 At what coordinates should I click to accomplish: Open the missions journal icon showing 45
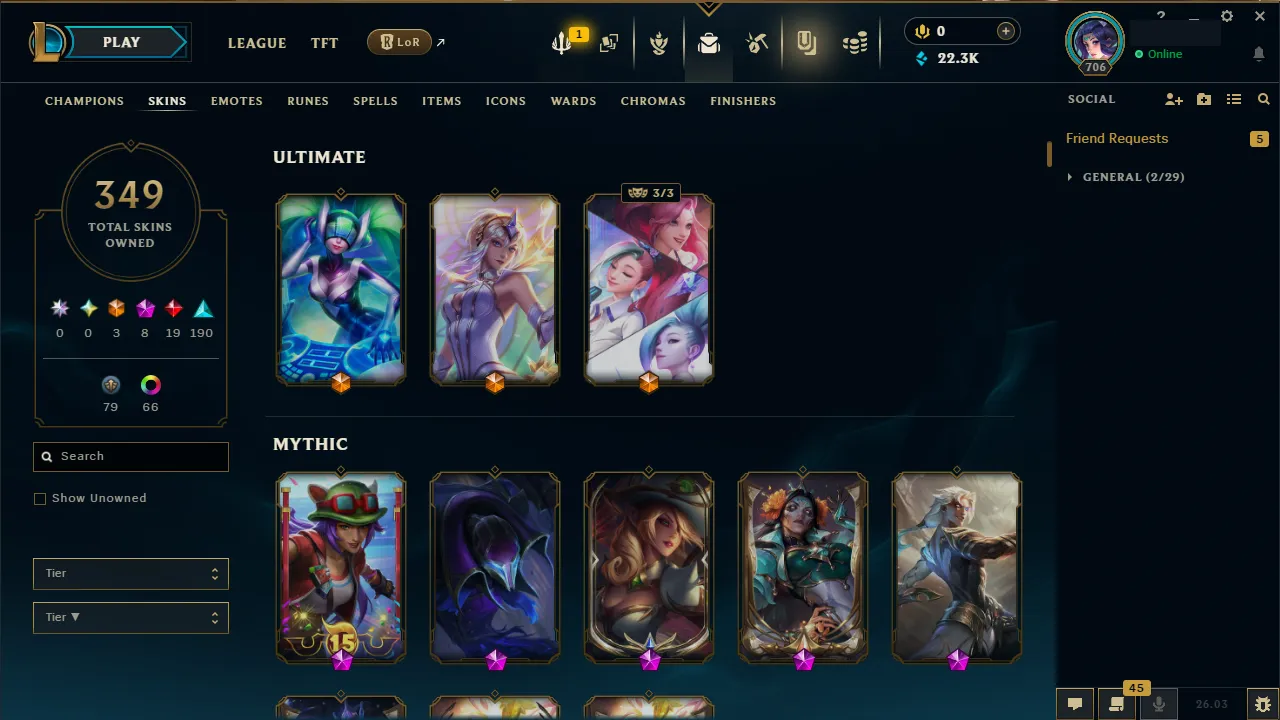click(1115, 704)
